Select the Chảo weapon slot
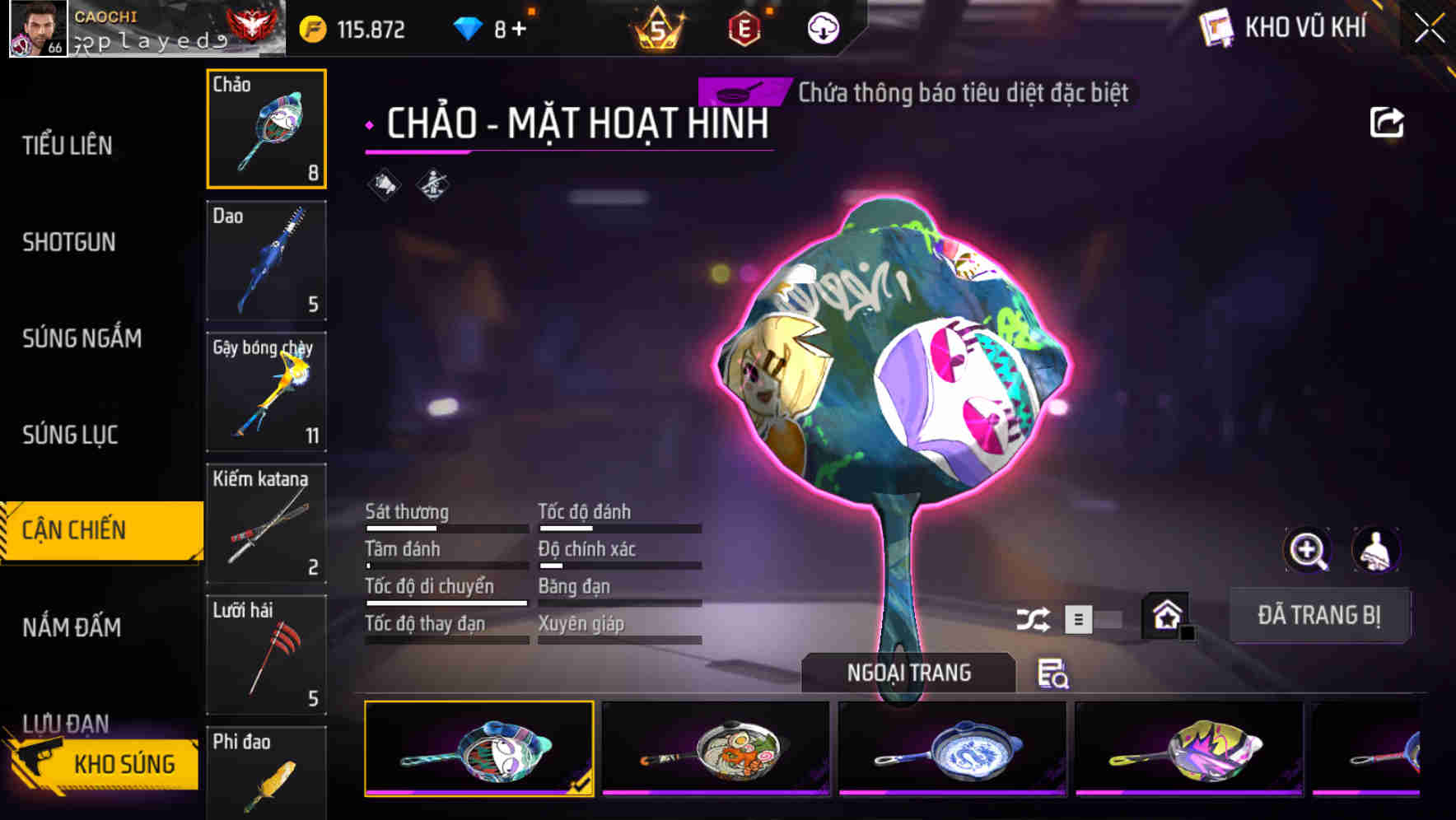Image resolution: width=1456 pixels, height=820 pixels. tap(266, 128)
